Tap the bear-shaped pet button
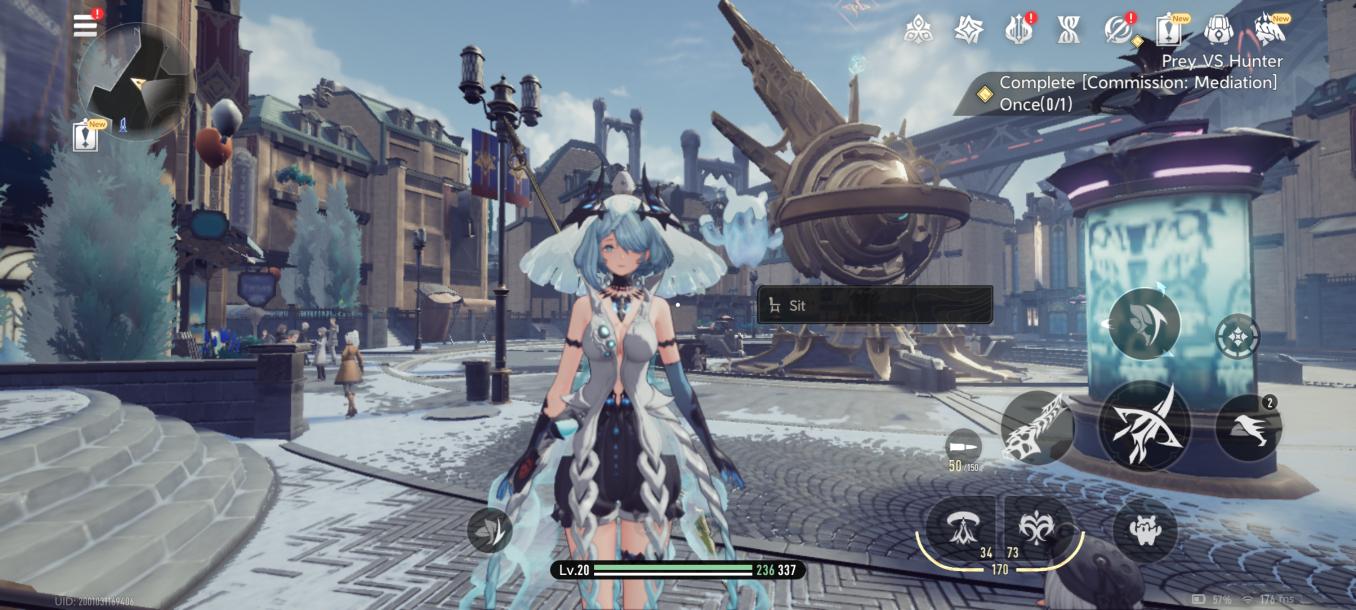The height and width of the screenshot is (610, 1356). [x=1145, y=529]
